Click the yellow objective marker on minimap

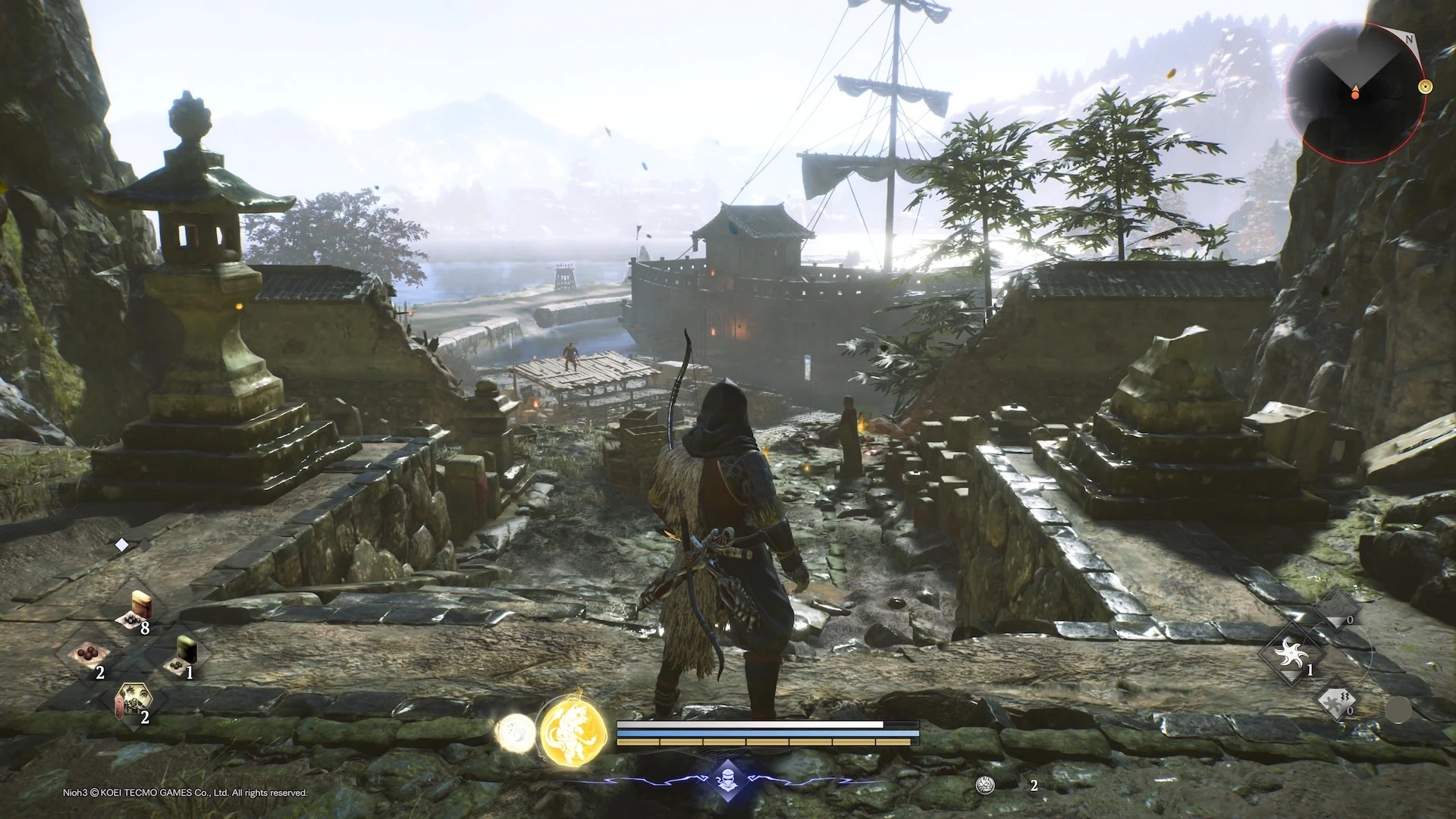[x=1425, y=86]
